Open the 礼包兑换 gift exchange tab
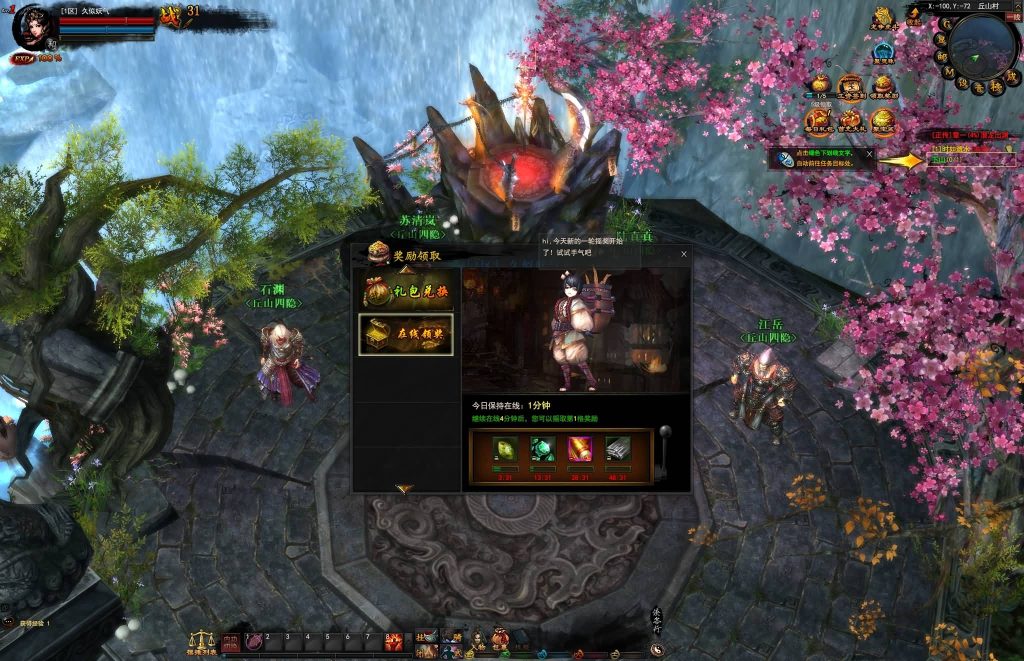Image resolution: width=1024 pixels, height=661 pixels. pos(406,290)
